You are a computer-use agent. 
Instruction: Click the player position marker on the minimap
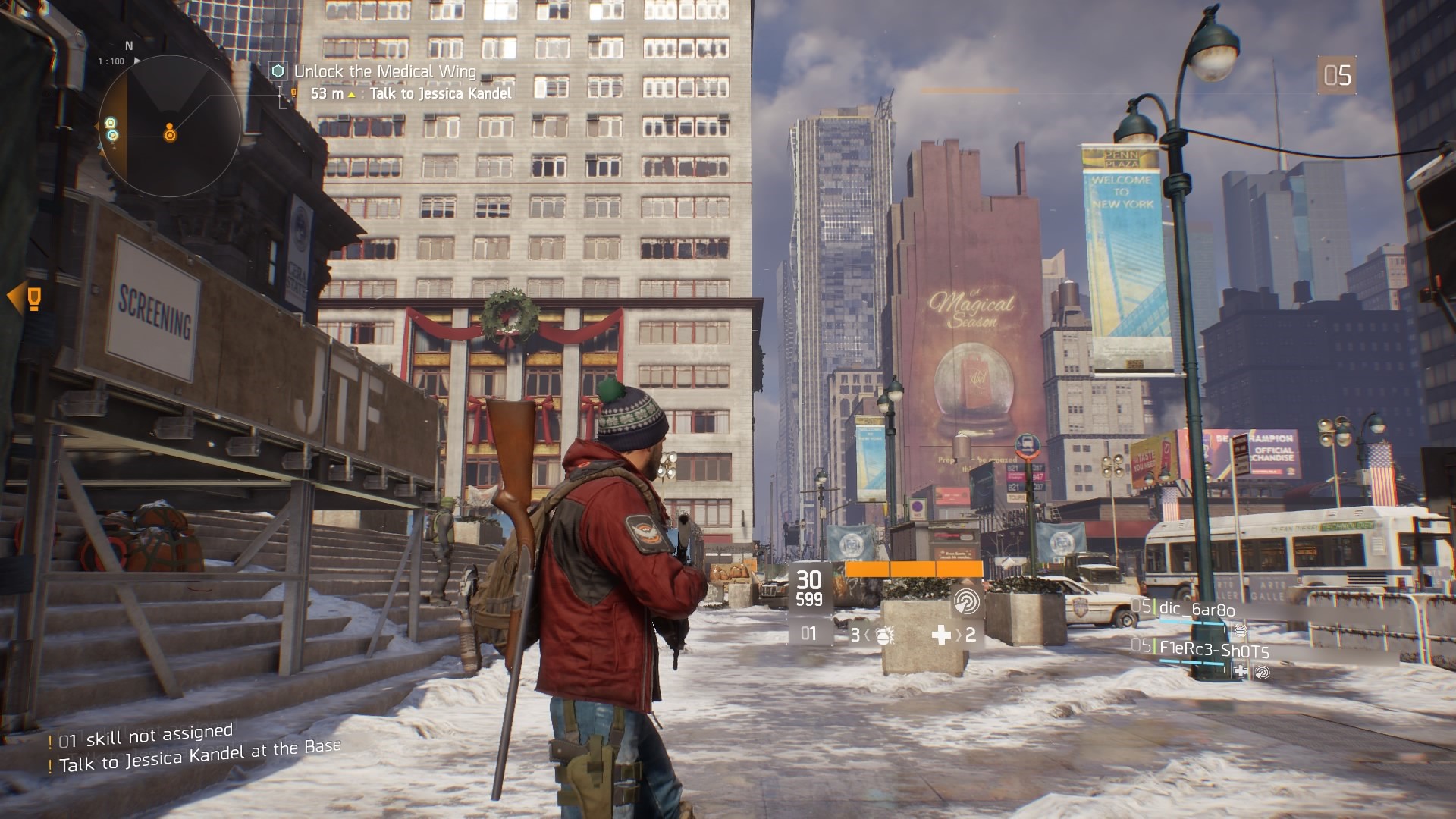pyautogui.click(x=171, y=134)
